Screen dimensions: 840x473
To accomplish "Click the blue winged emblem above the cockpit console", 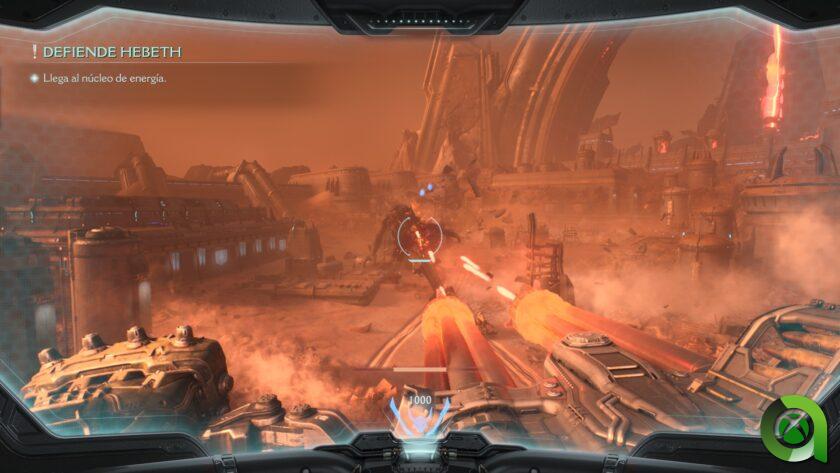I will point(418,416).
